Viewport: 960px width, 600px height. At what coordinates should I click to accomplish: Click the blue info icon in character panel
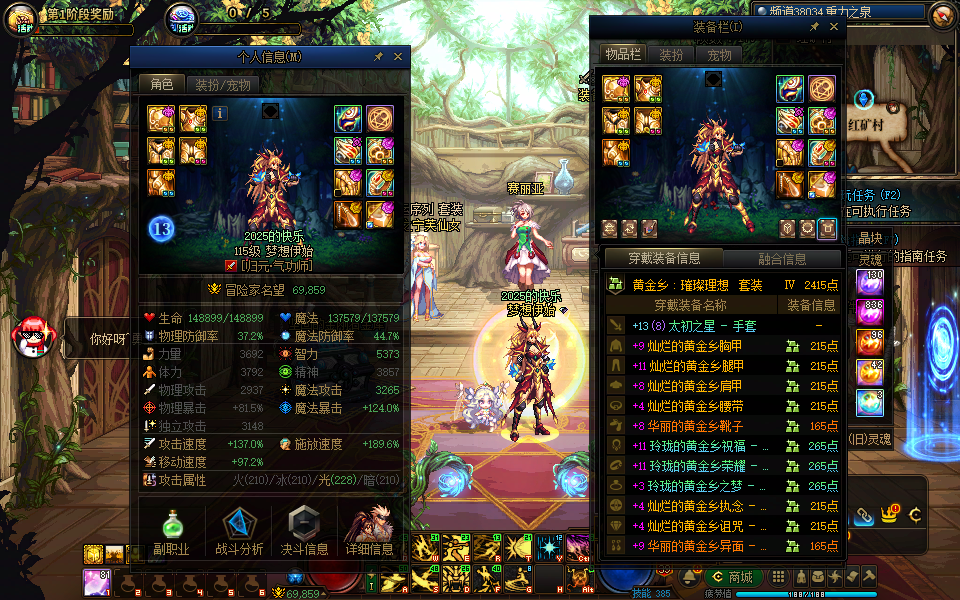pyautogui.click(x=221, y=113)
